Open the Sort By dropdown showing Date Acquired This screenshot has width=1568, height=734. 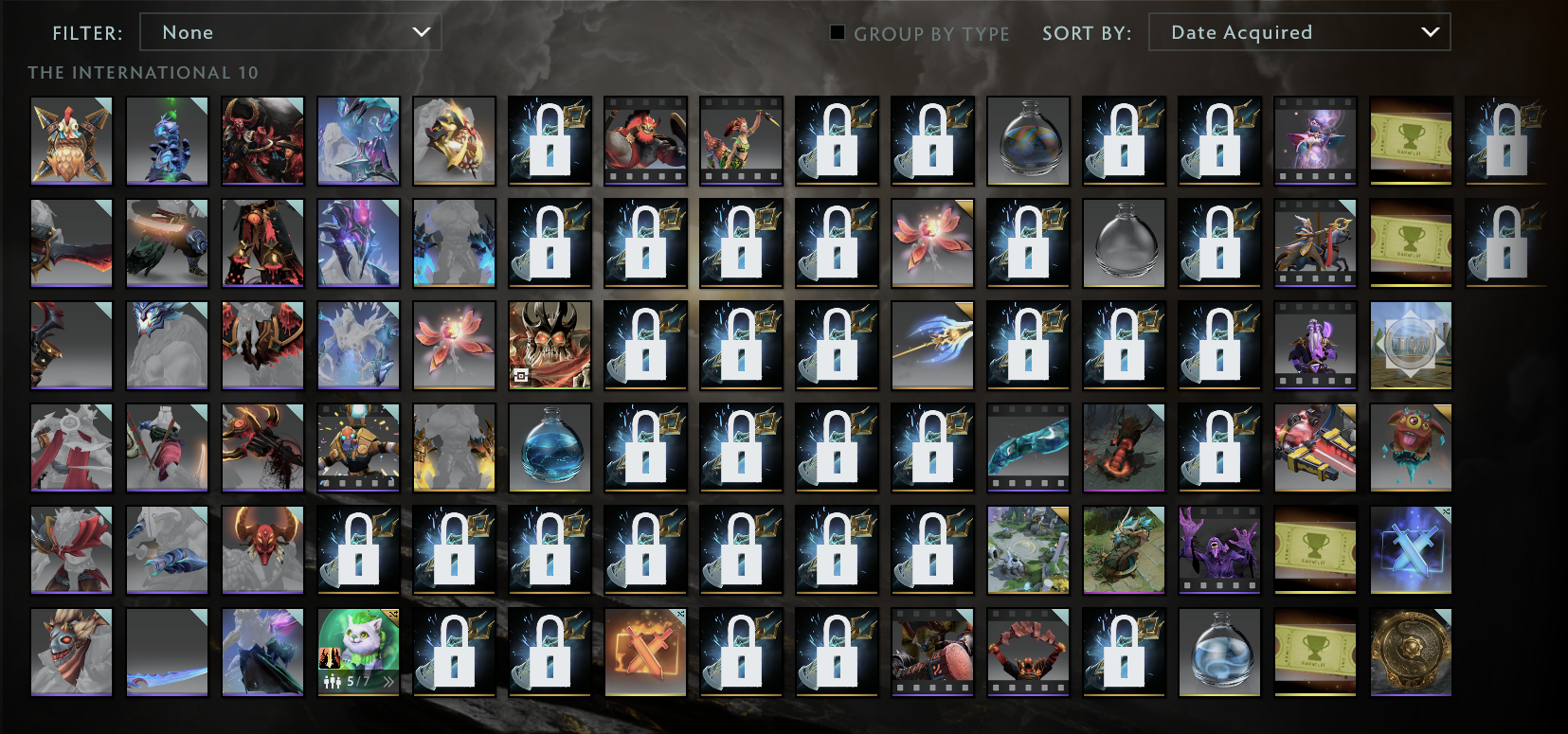[1299, 31]
